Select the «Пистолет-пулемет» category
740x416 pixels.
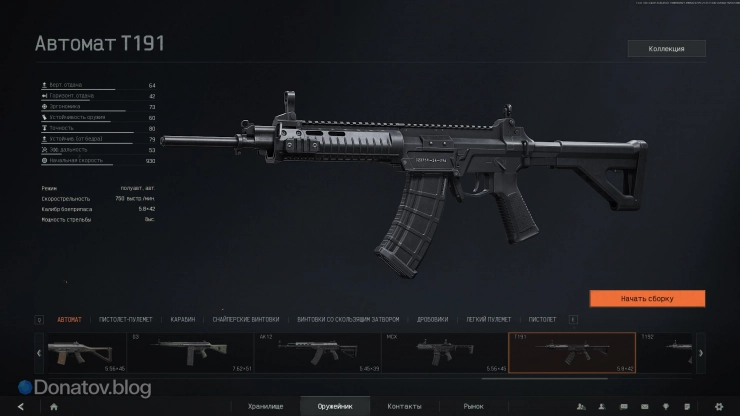pyautogui.click(x=124, y=319)
